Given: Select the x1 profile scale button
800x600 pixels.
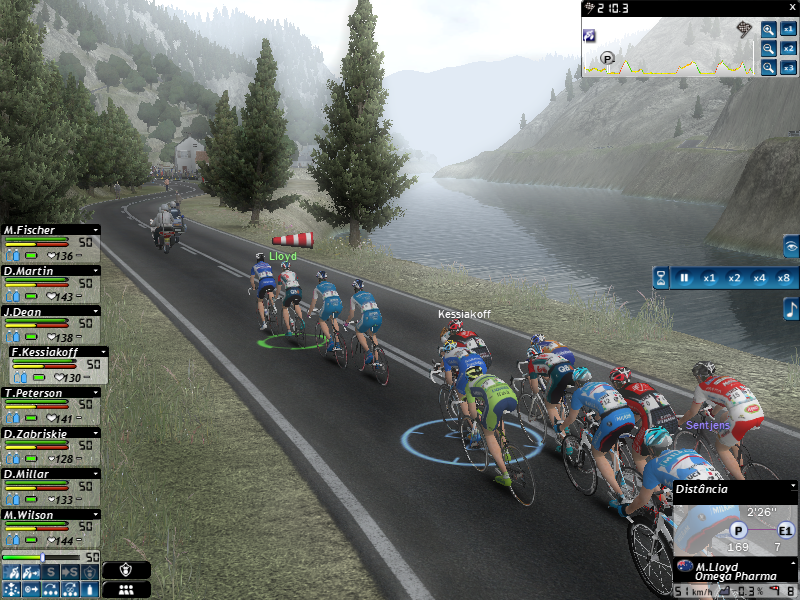Looking at the screenshot, I should coord(789,30).
